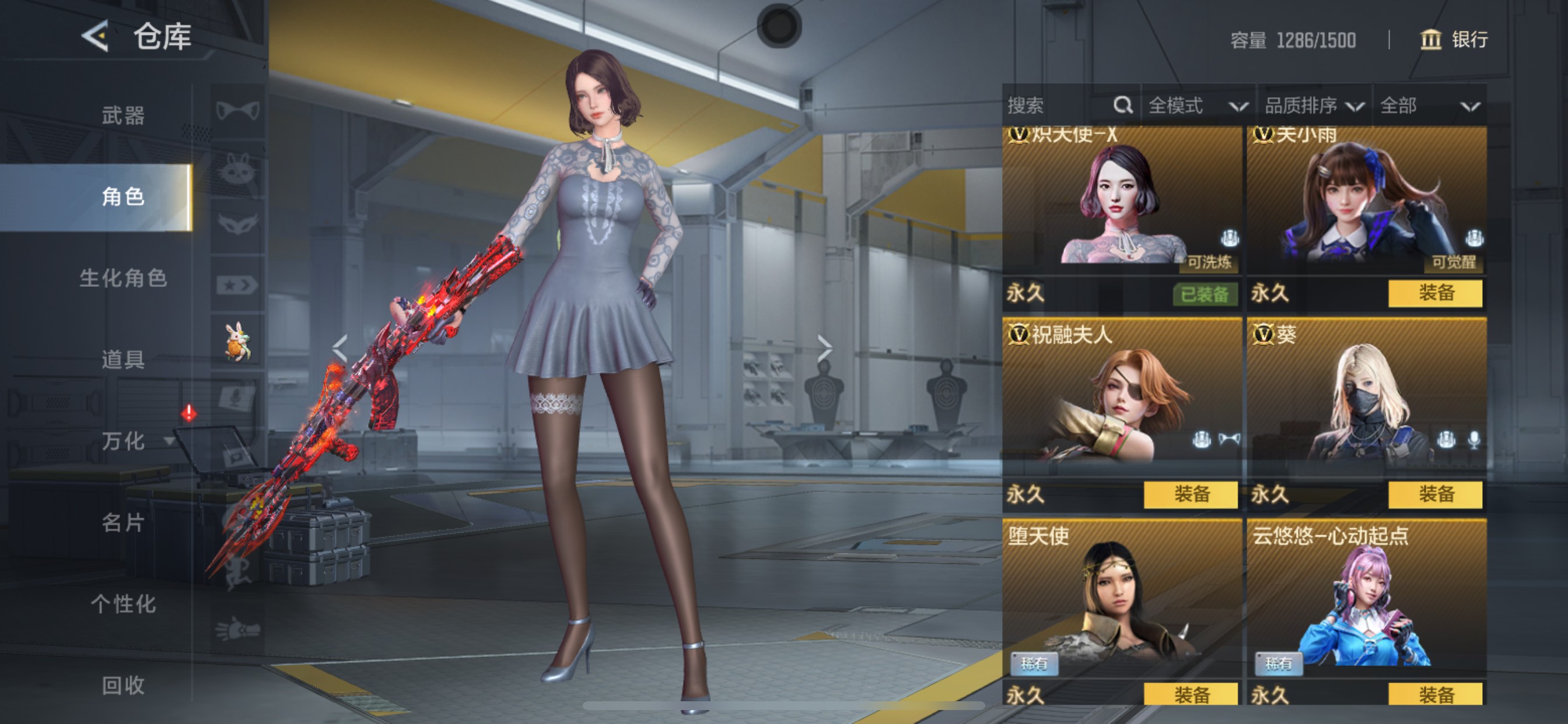
Task: Equip 祝融夫人 with the 装备 button
Action: point(1190,494)
